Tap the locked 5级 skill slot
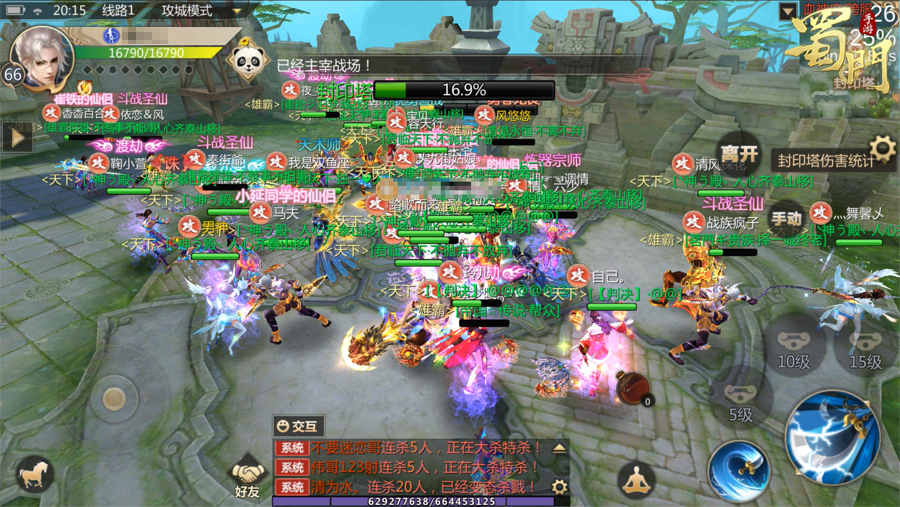 click(740, 402)
